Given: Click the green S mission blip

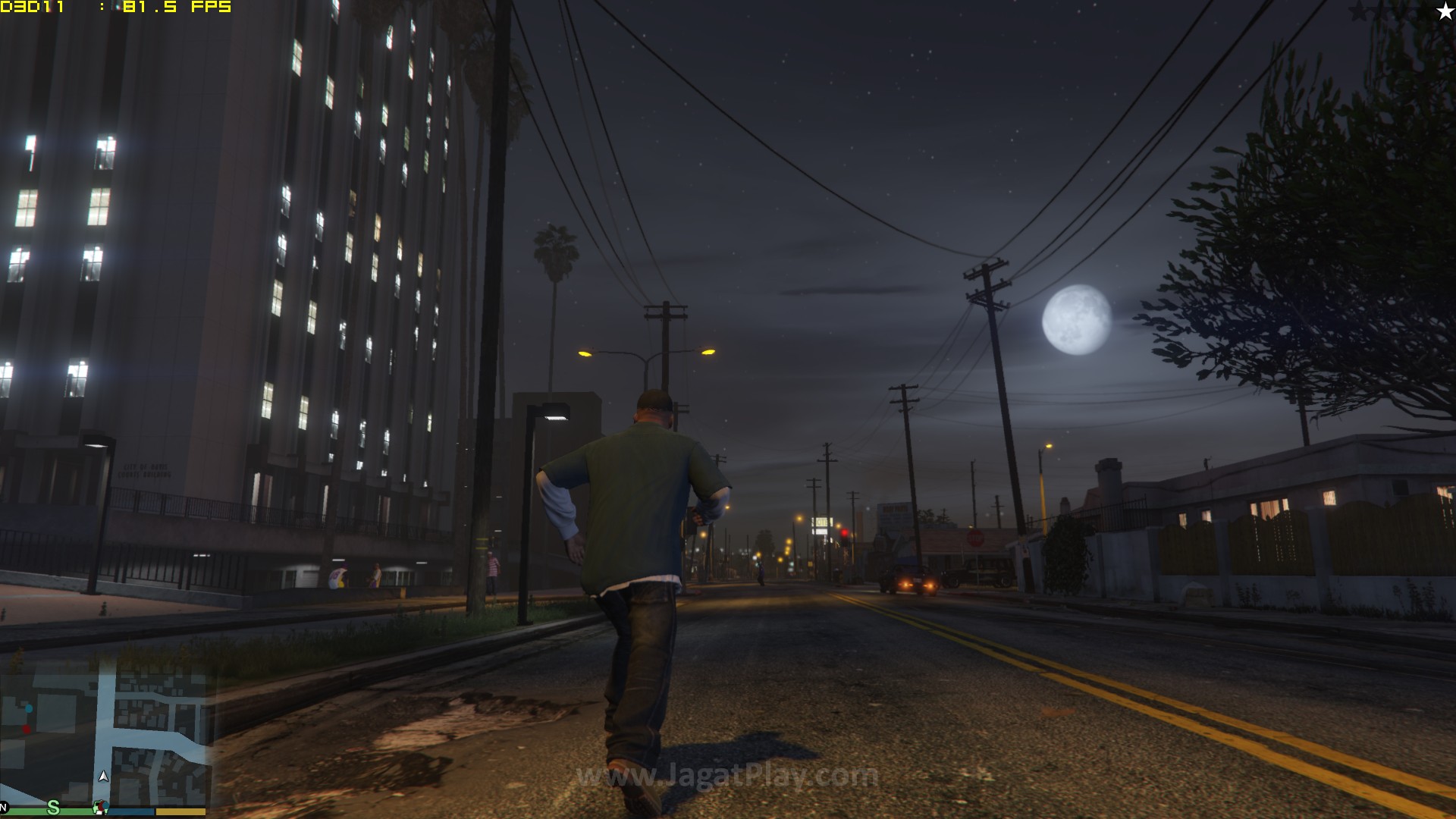Looking at the screenshot, I should tap(53, 808).
